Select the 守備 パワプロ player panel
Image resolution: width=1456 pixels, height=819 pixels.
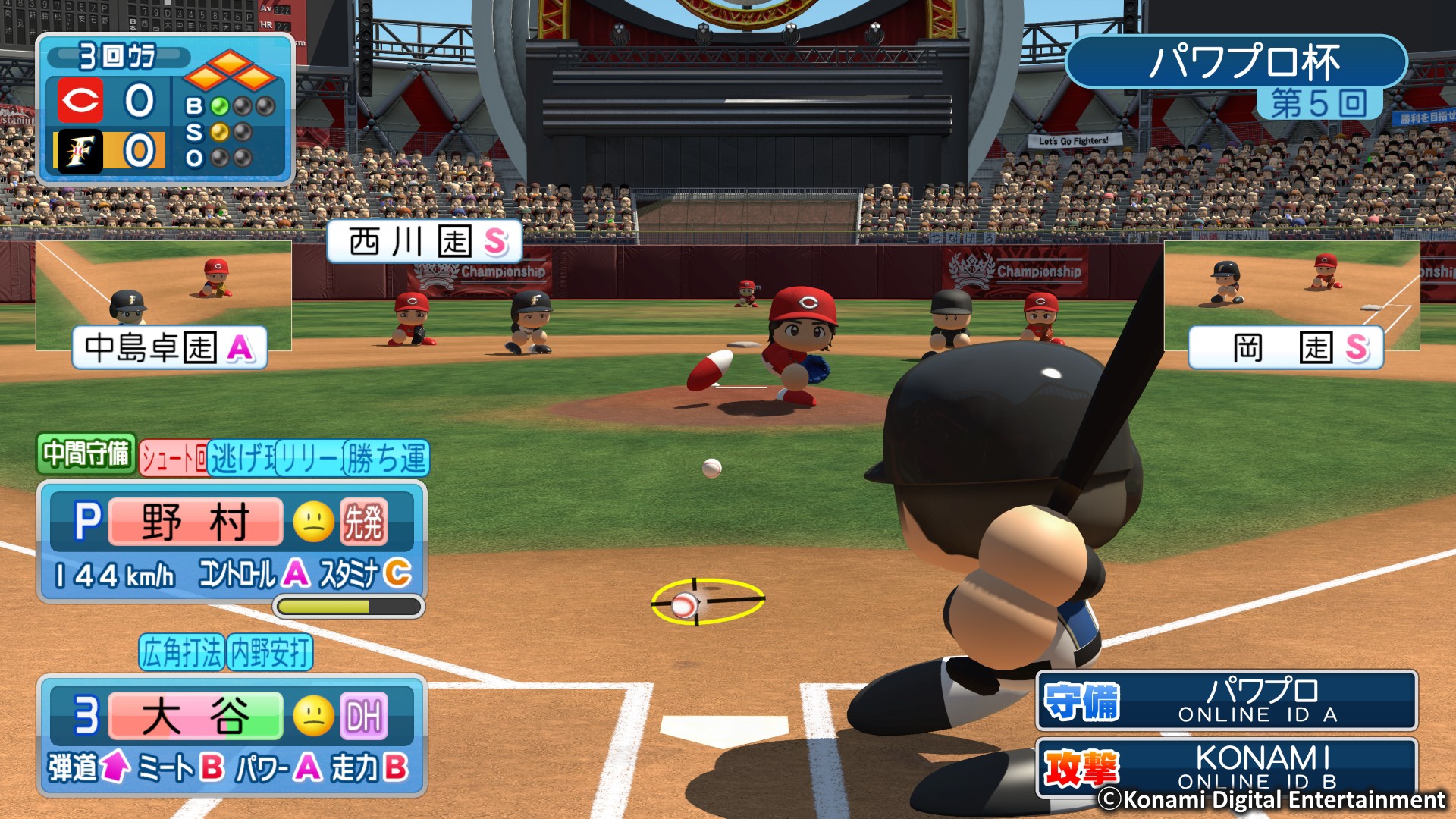[x=1226, y=701]
